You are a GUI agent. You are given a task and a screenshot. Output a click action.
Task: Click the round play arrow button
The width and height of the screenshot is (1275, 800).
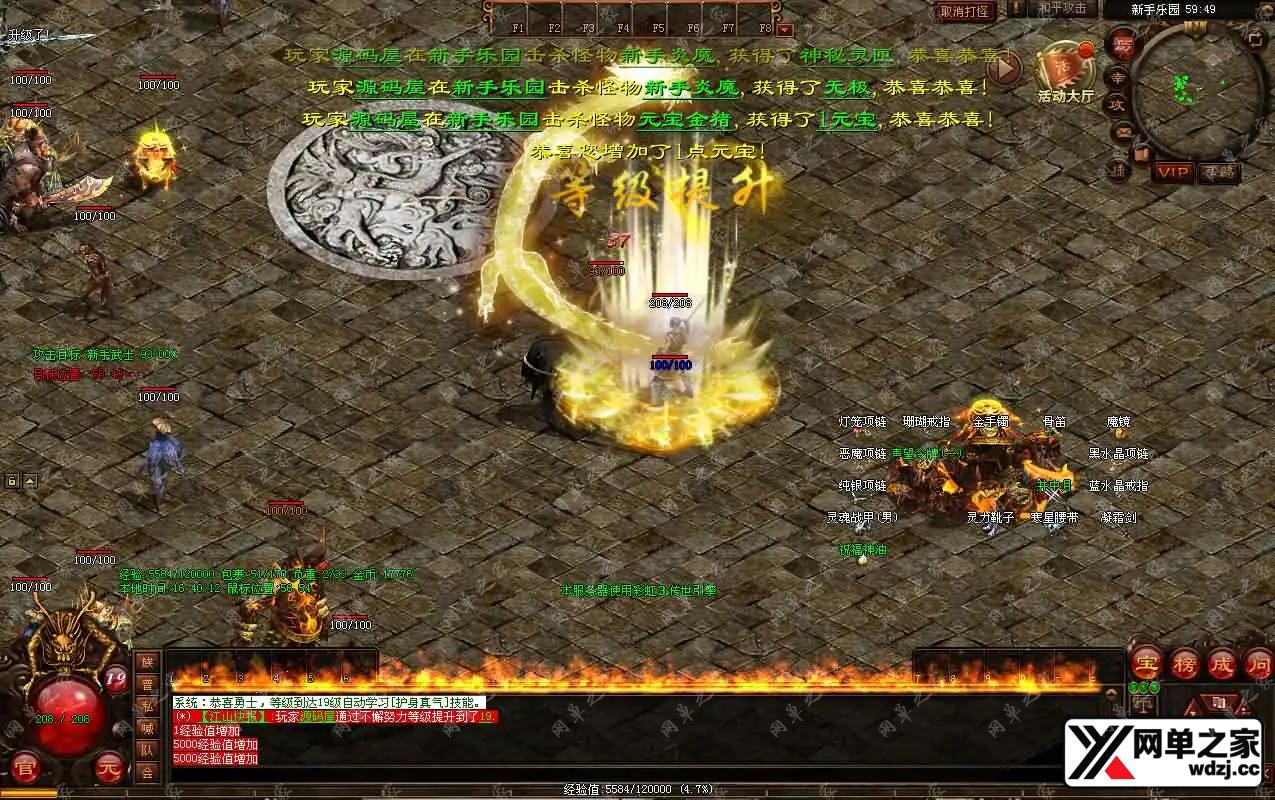point(1003,67)
